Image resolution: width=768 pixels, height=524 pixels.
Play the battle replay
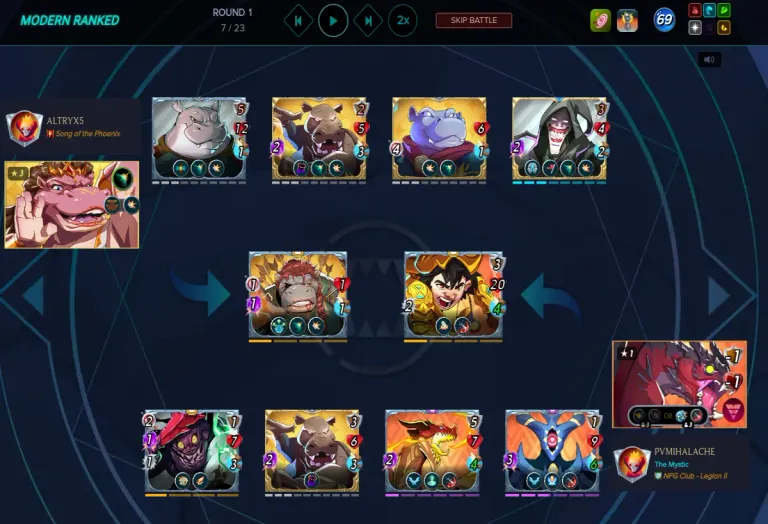[333, 20]
